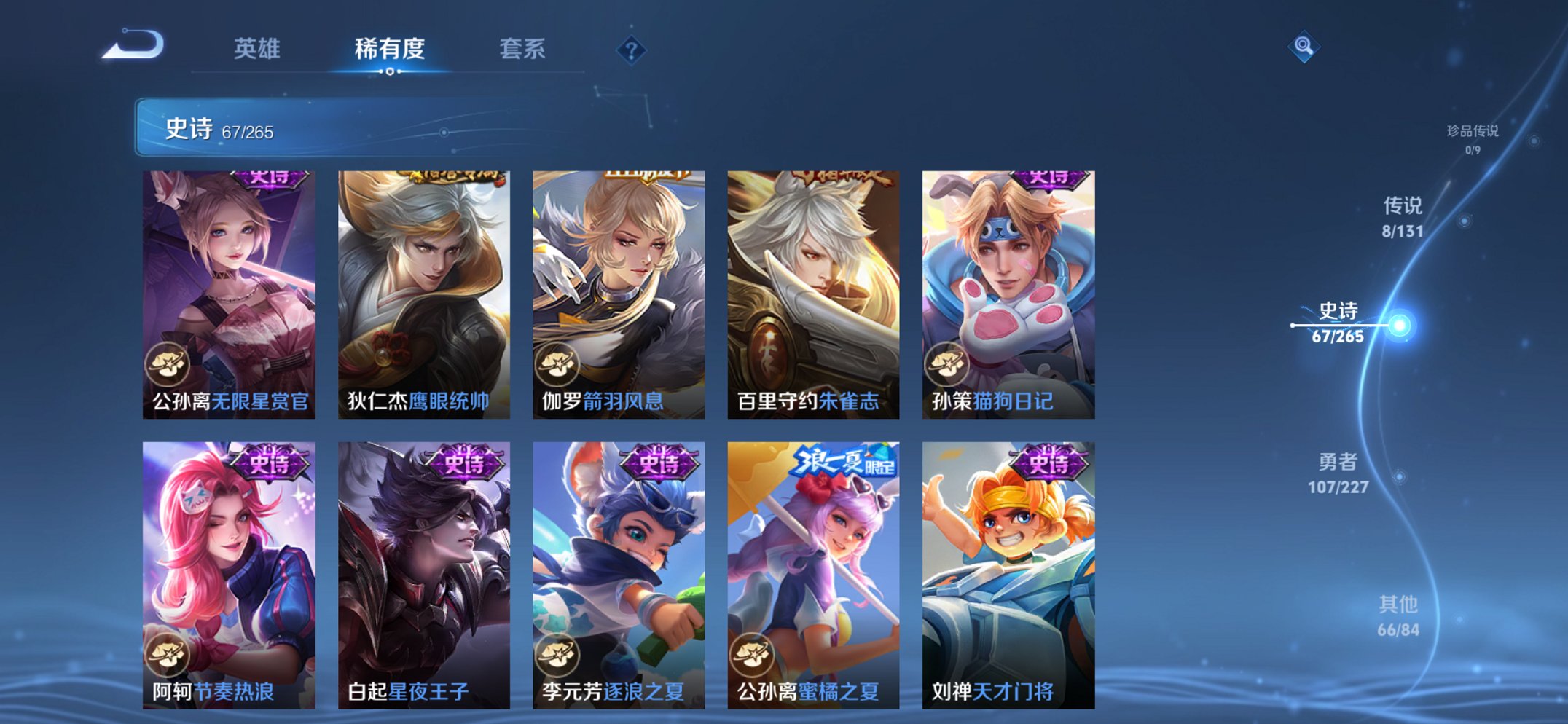Switch to the 套系 tab
The image size is (1568, 724).
[x=522, y=49]
